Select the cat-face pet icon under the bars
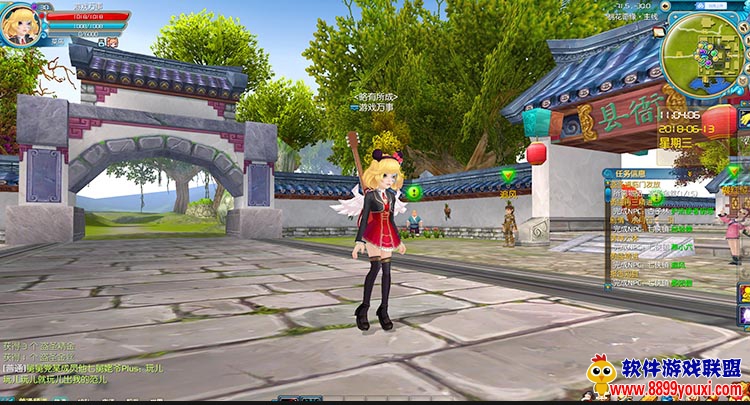The image size is (750, 405). (x=112, y=43)
